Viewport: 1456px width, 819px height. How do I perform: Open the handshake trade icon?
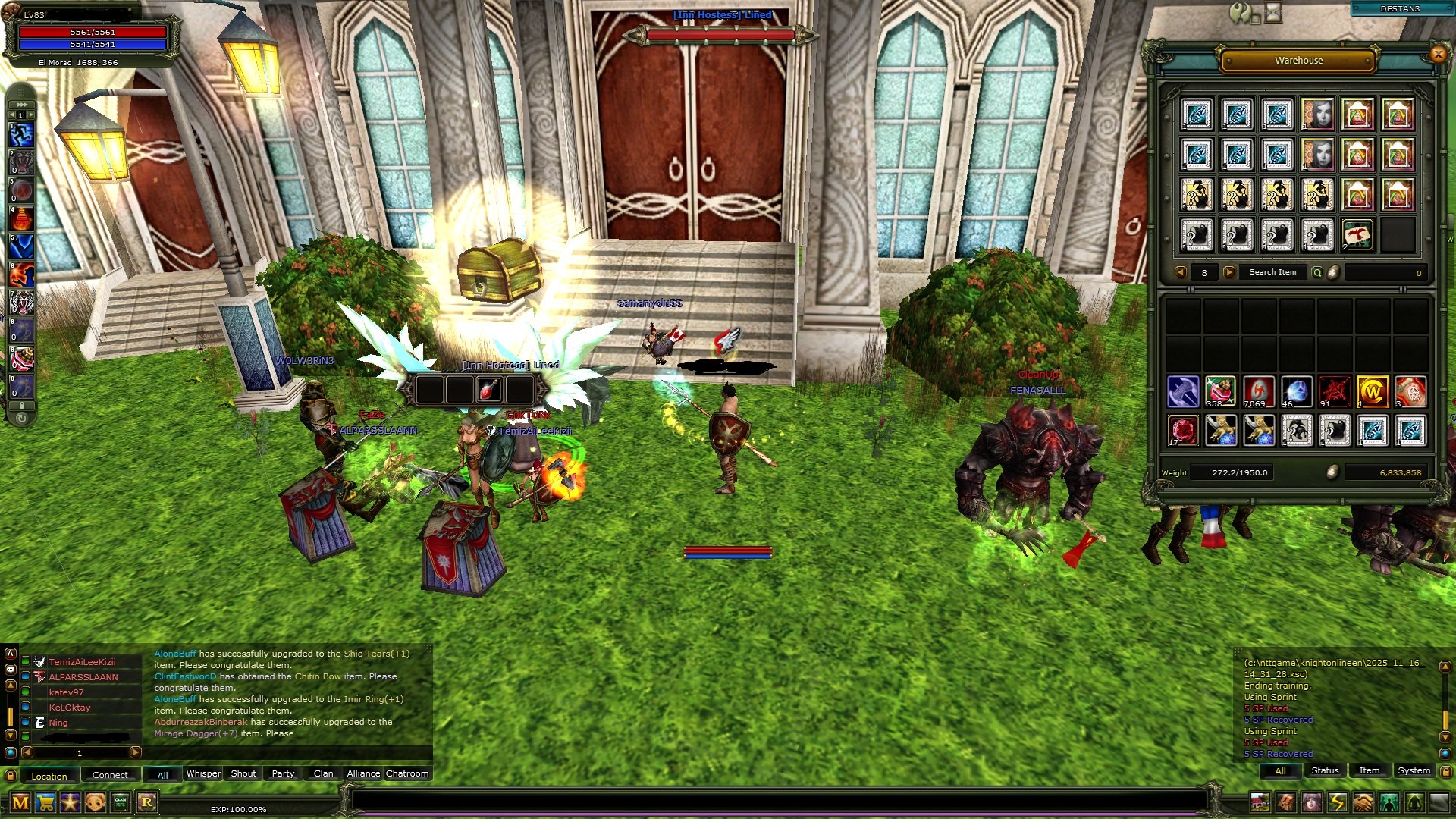coord(1363,802)
